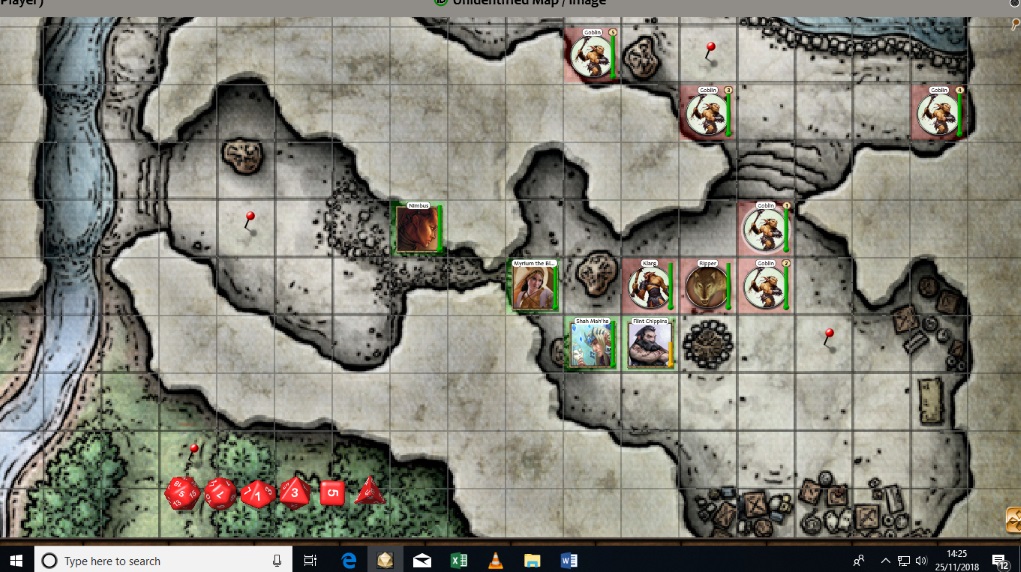The width and height of the screenshot is (1021, 572).
Task: Select the Myrium character token
Action: 534,287
